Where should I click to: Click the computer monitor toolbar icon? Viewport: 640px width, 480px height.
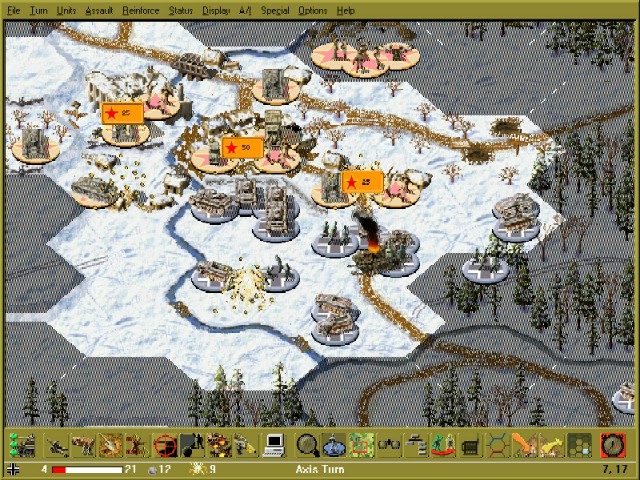[275, 444]
